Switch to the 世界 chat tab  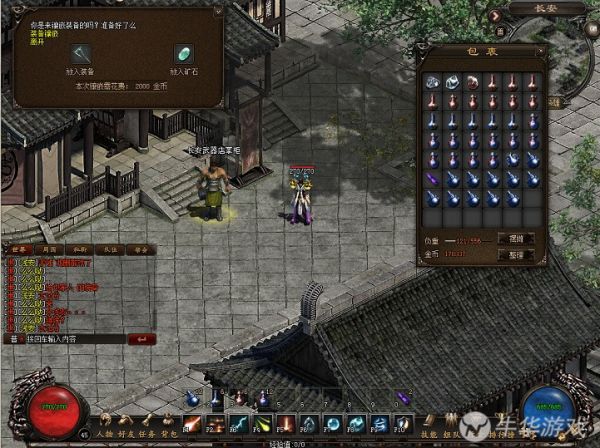22,249
